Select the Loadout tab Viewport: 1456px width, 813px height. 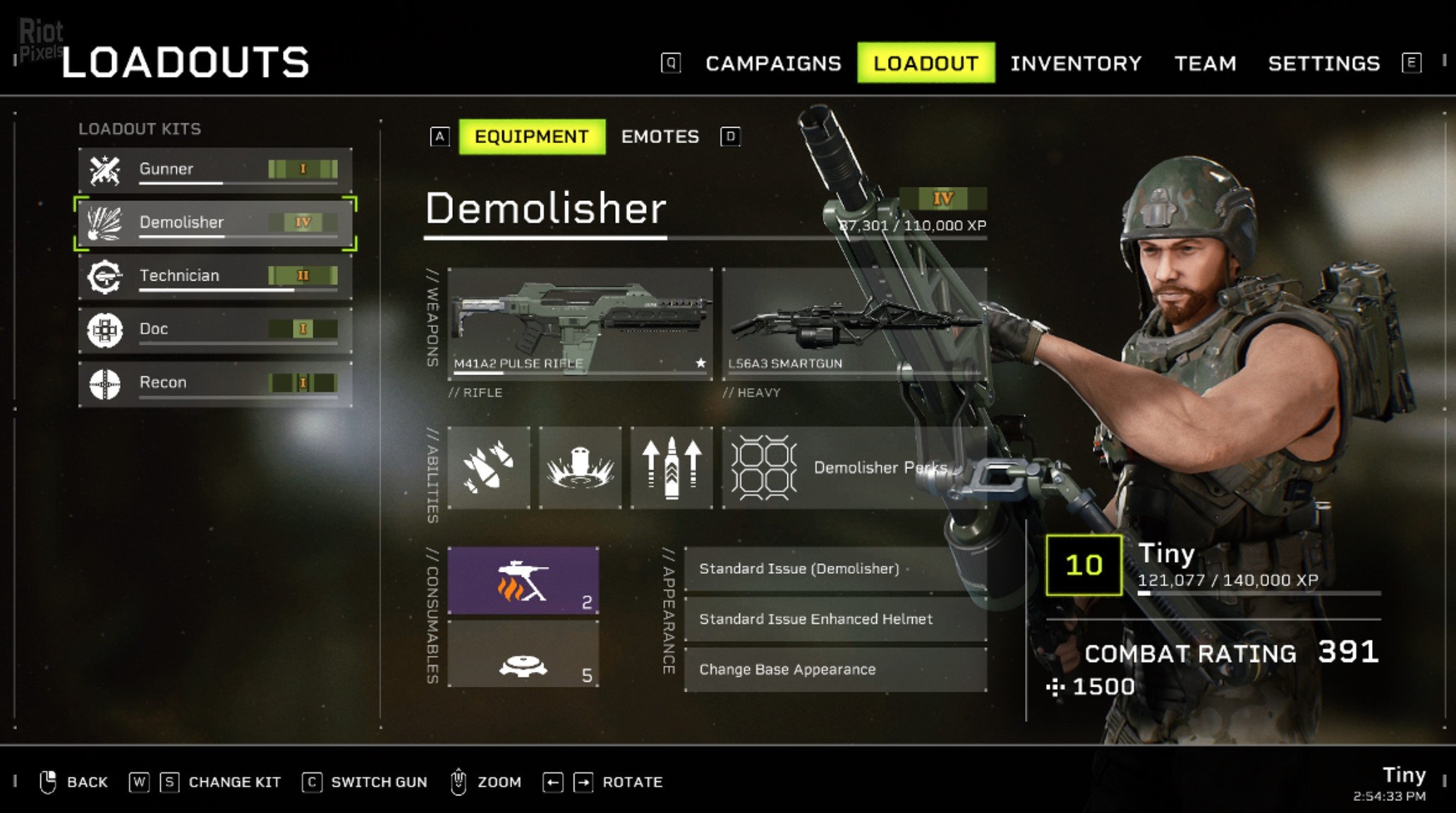click(x=926, y=63)
